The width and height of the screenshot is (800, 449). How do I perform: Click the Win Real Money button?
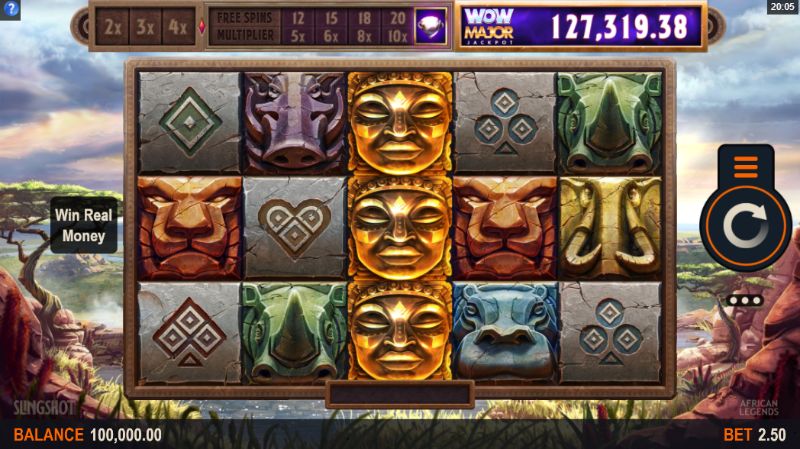(x=84, y=224)
